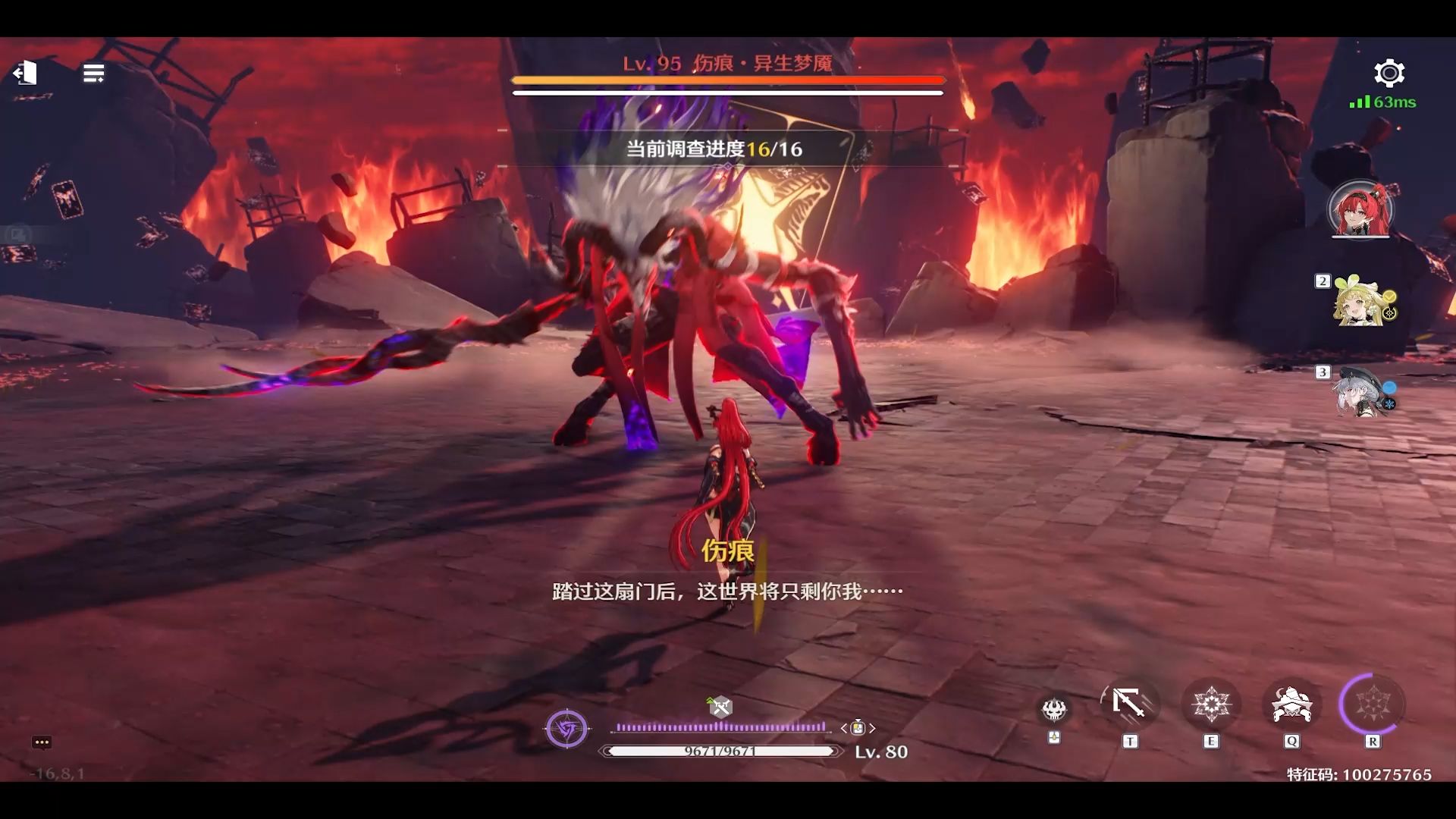This screenshot has width=1456, height=819.
Task: Click the purple circular emblem icon
Action: coord(566,730)
